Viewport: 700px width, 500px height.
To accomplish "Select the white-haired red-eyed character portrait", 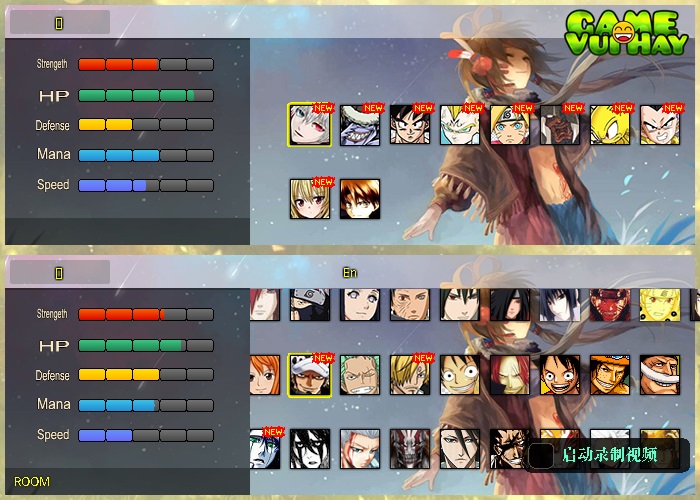I will tap(309, 125).
